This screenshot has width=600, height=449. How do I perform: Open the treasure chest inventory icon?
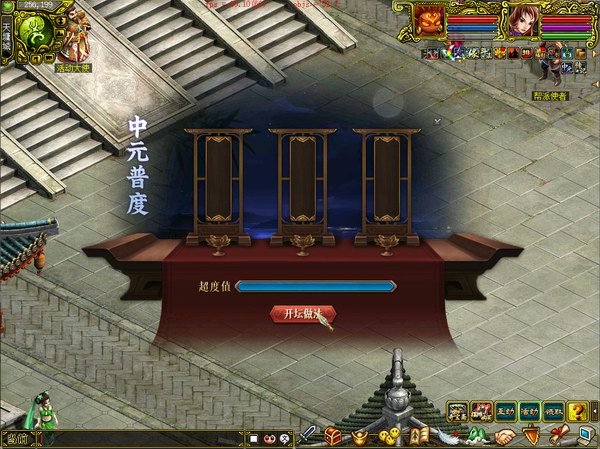[334, 436]
